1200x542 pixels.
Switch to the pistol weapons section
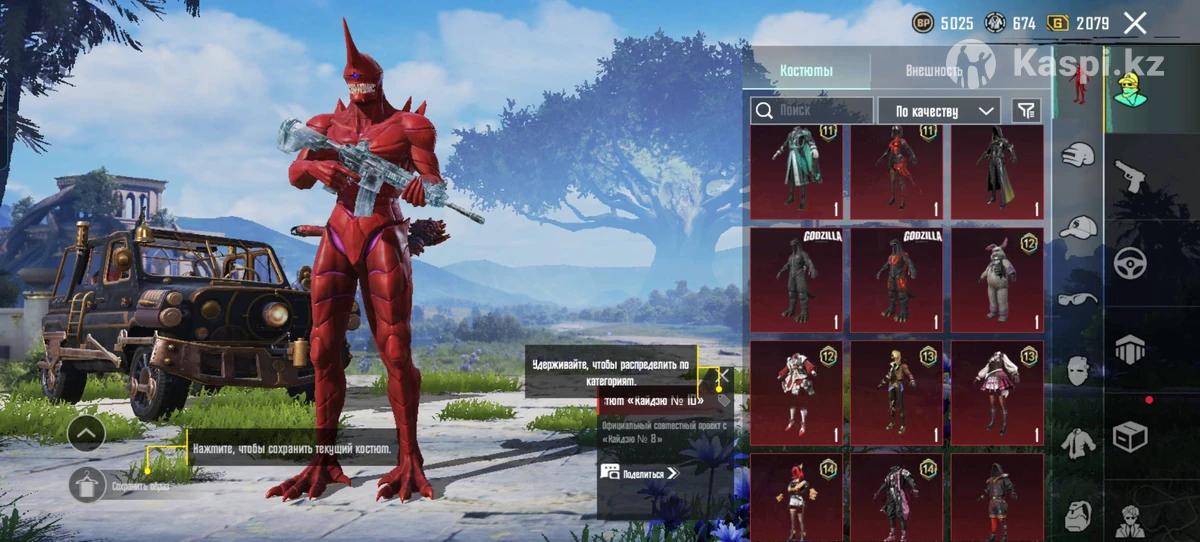click(1130, 176)
